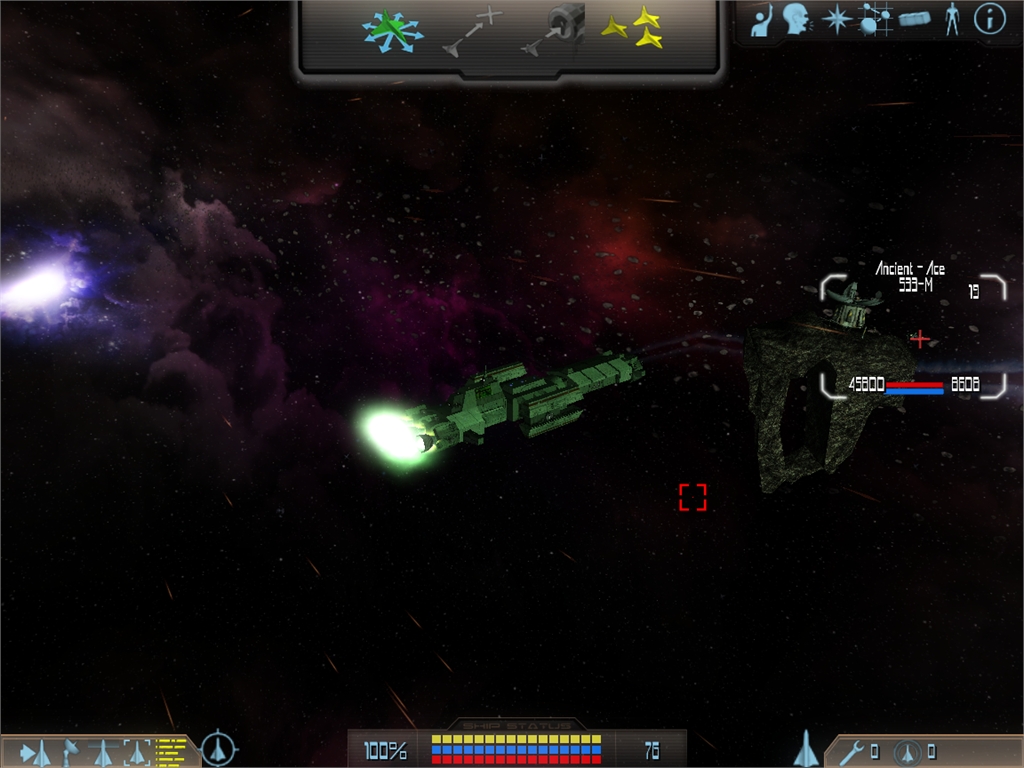Click the lone blue ship icon at bottom
The width and height of the screenshot is (1024, 768).
pos(806,748)
